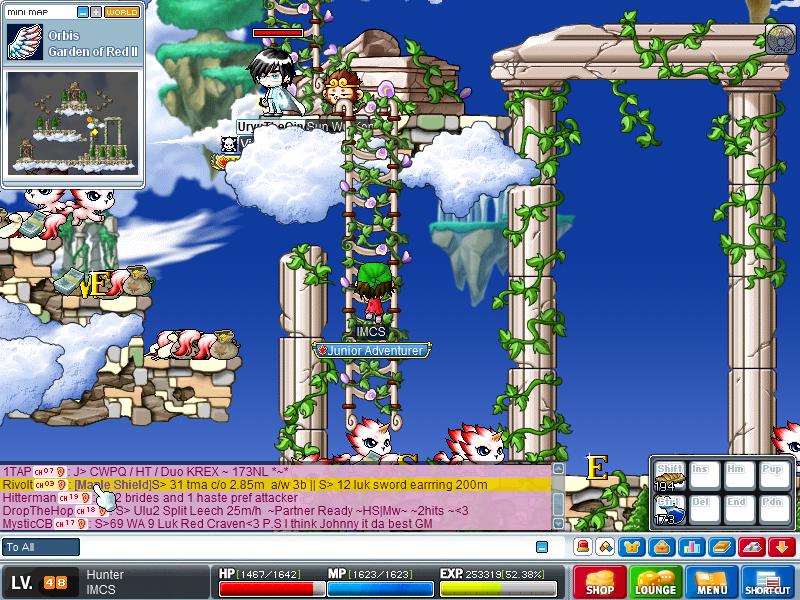Change the 'To All' chat target
Screen dimensions: 800x600
(x=40, y=547)
